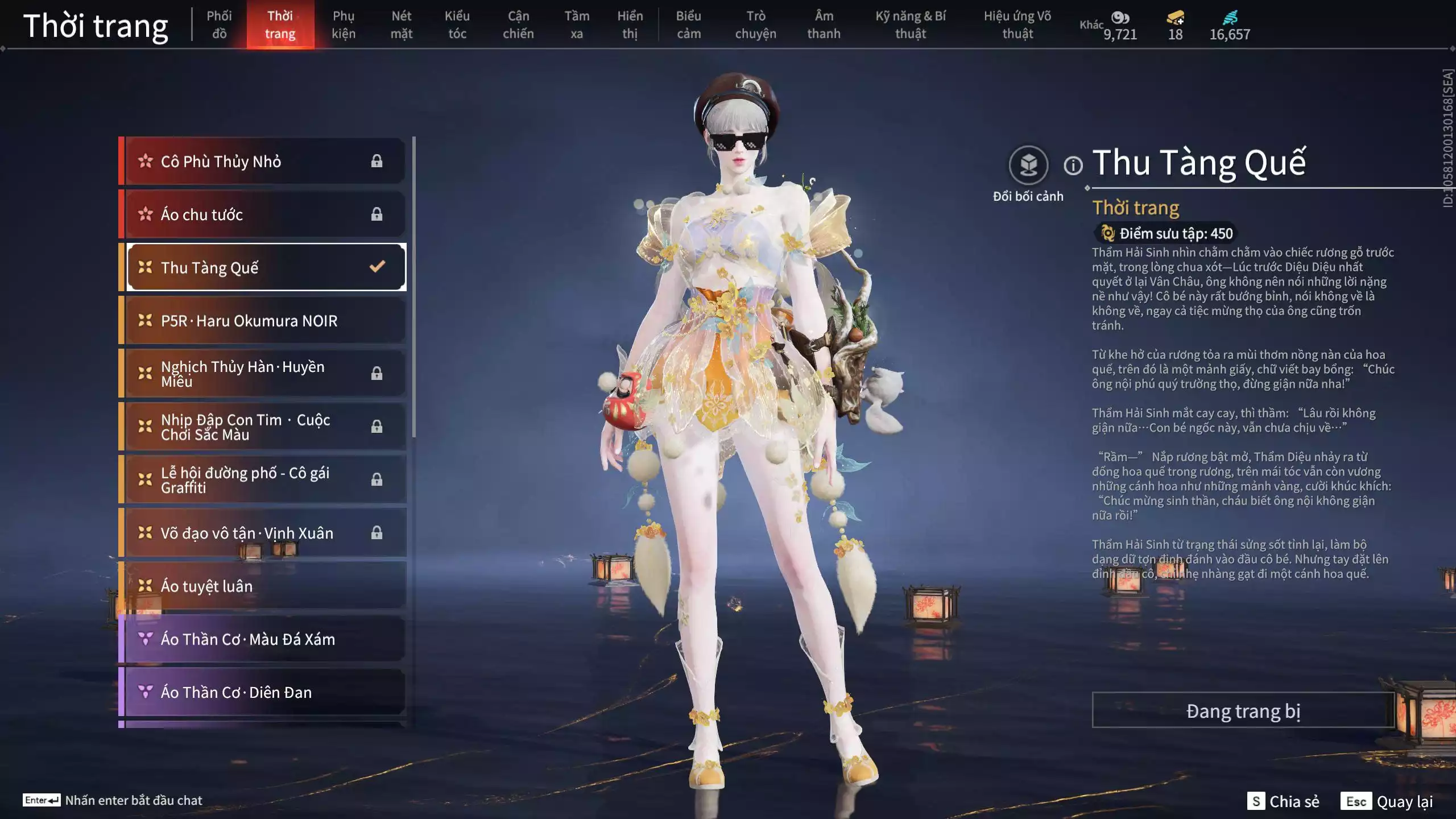Open the Hiệu ứng Võ thuật tab

pos(1017,24)
